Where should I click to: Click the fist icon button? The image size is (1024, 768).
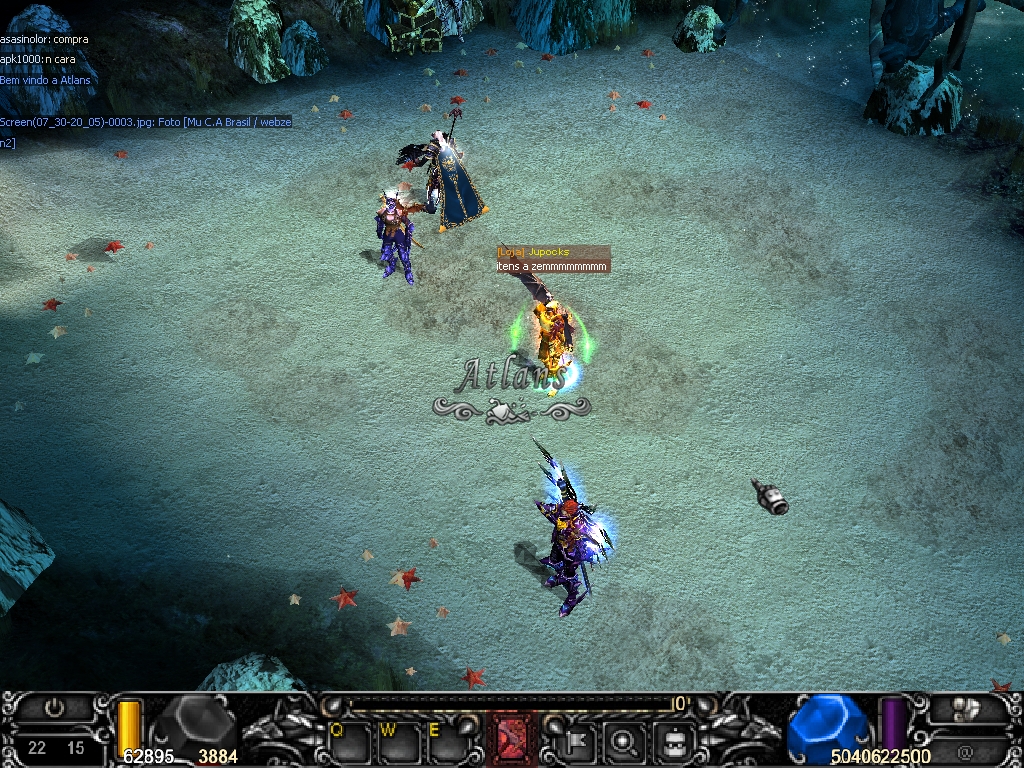965,710
